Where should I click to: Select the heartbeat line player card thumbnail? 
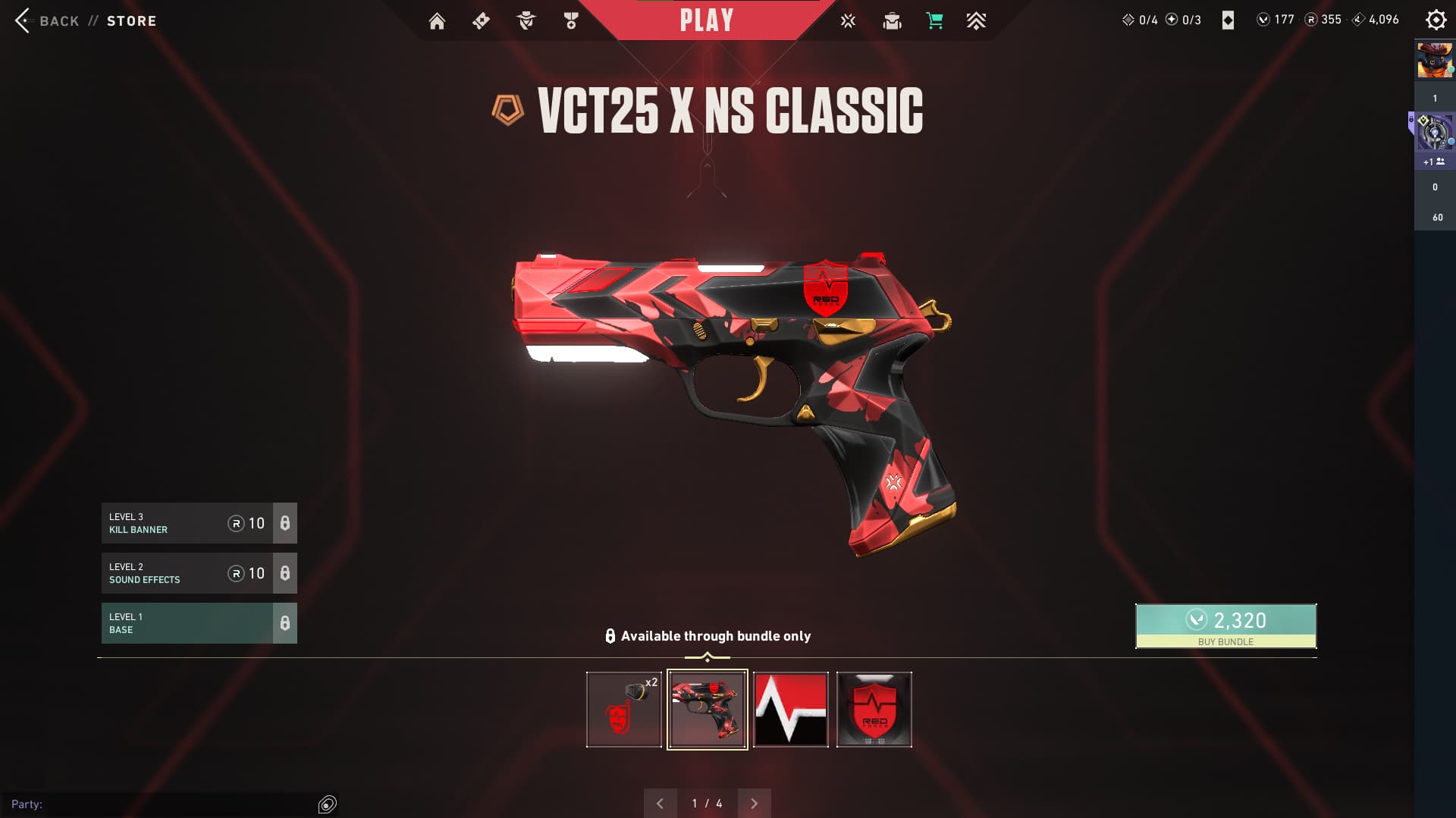pos(790,710)
